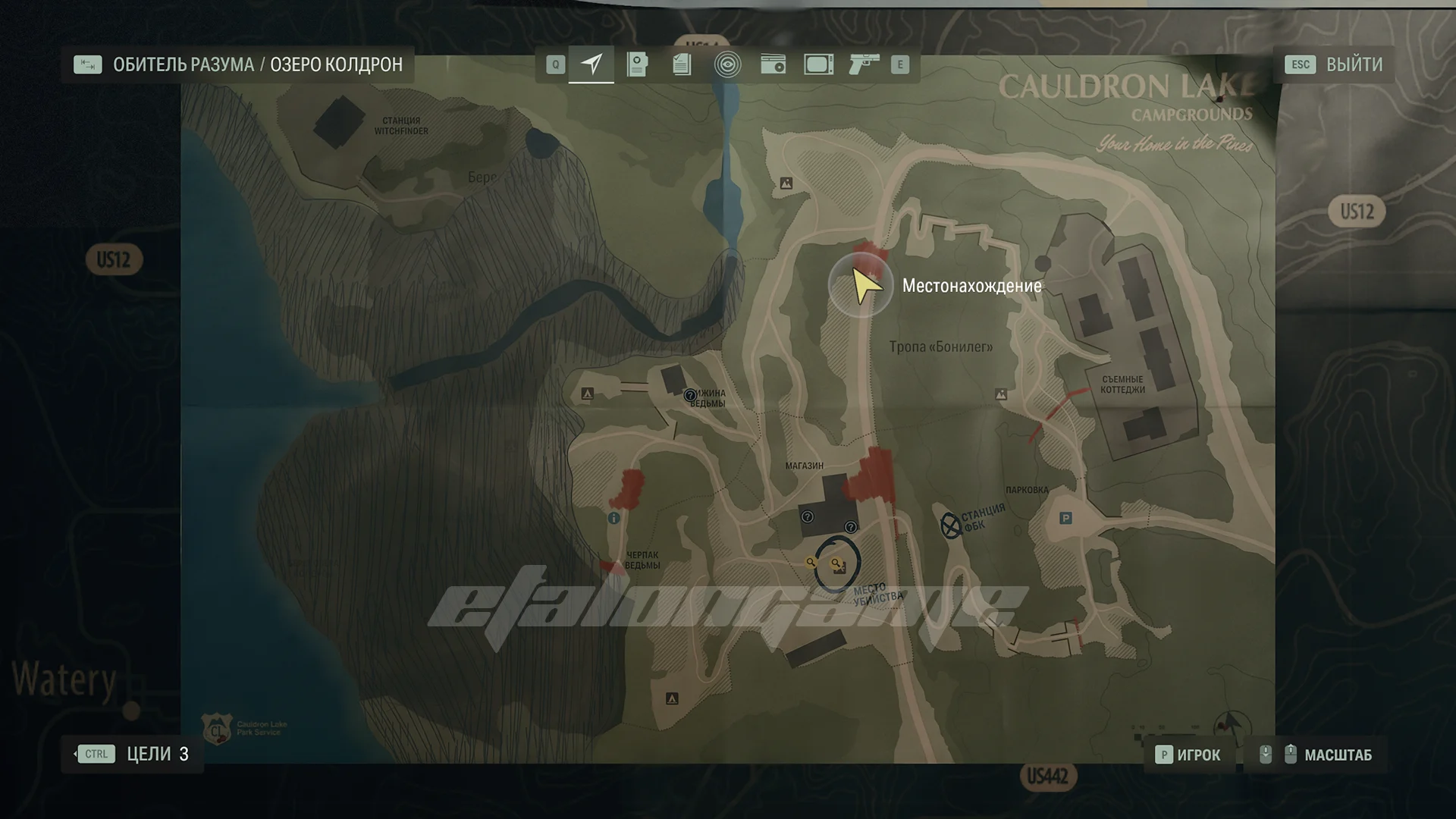Switch to the pistol weapons tab

coord(863,64)
